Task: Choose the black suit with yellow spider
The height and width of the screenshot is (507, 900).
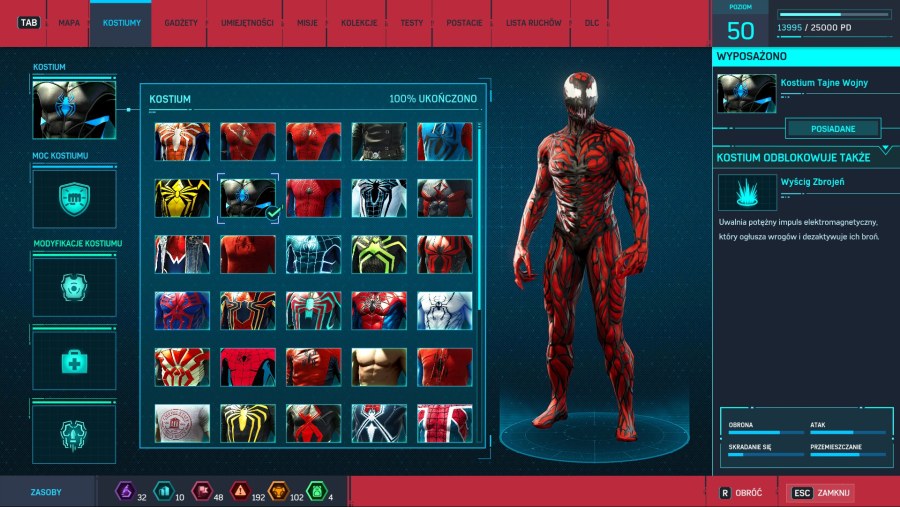Action: click(x=182, y=198)
